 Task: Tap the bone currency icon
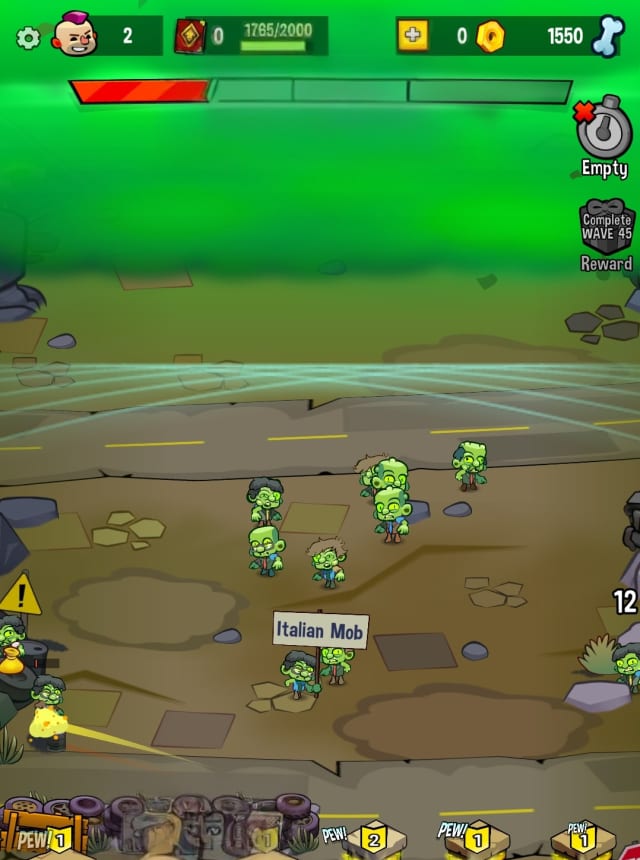pyautogui.click(x=607, y=36)
